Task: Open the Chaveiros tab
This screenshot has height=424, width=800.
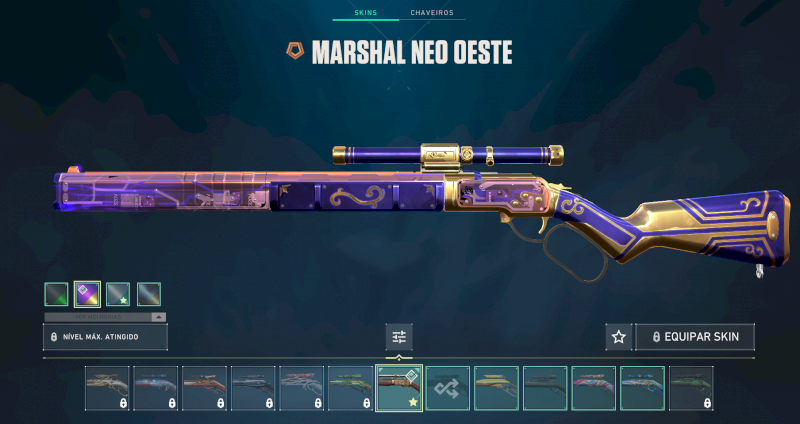Action: 431,14
